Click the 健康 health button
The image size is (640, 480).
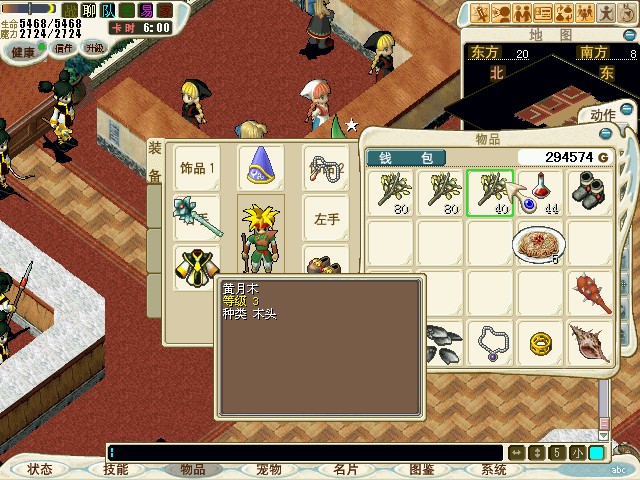coord(24,49)
